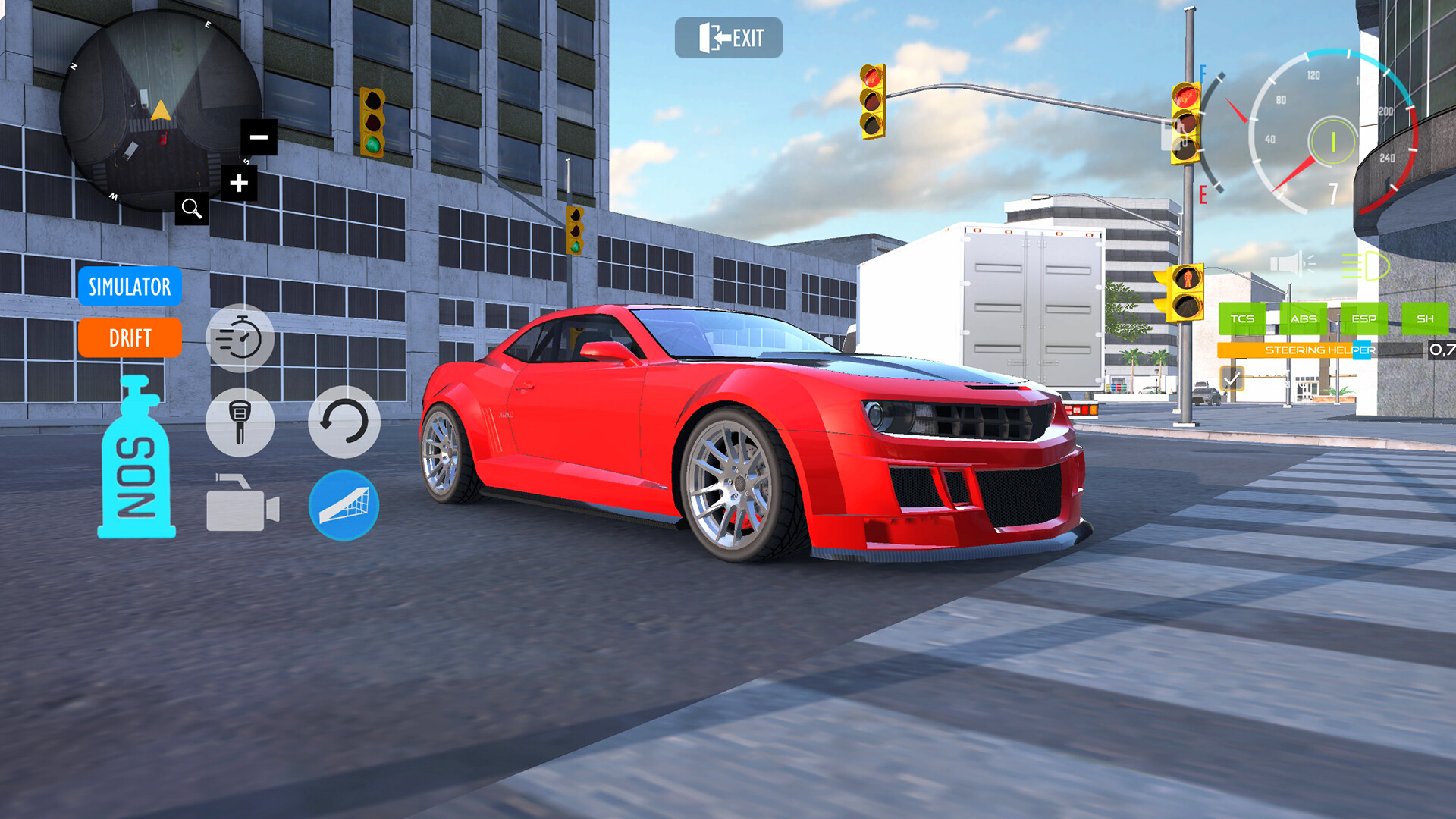The image size is (1456, 819).
Task: Select the stopwatch timer icon
Action: pyautogui.click(x=240, y=337)
